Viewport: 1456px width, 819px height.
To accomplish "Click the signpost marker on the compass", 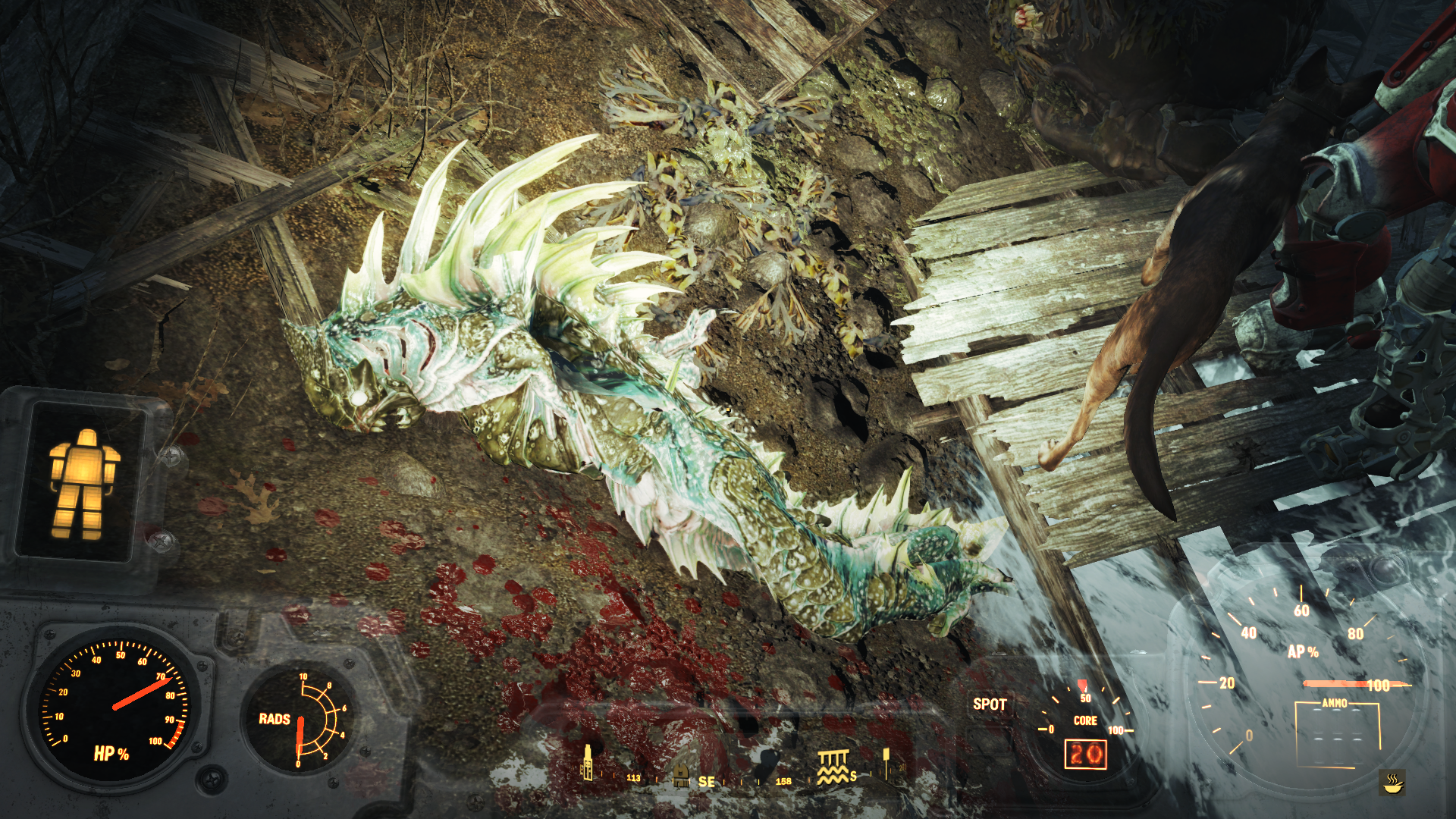I will click(884, 764).
